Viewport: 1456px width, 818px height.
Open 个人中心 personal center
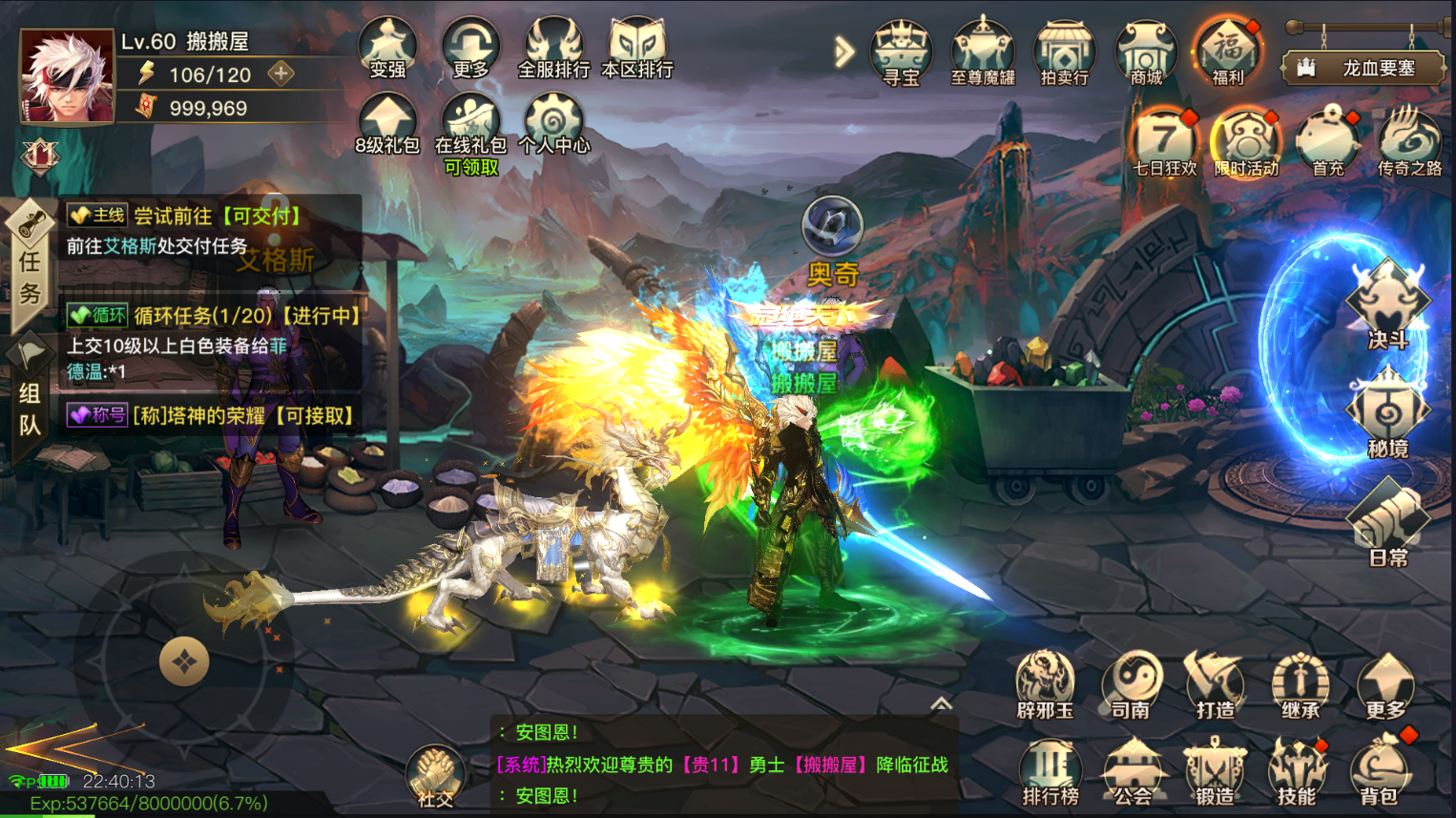[553, 126]
